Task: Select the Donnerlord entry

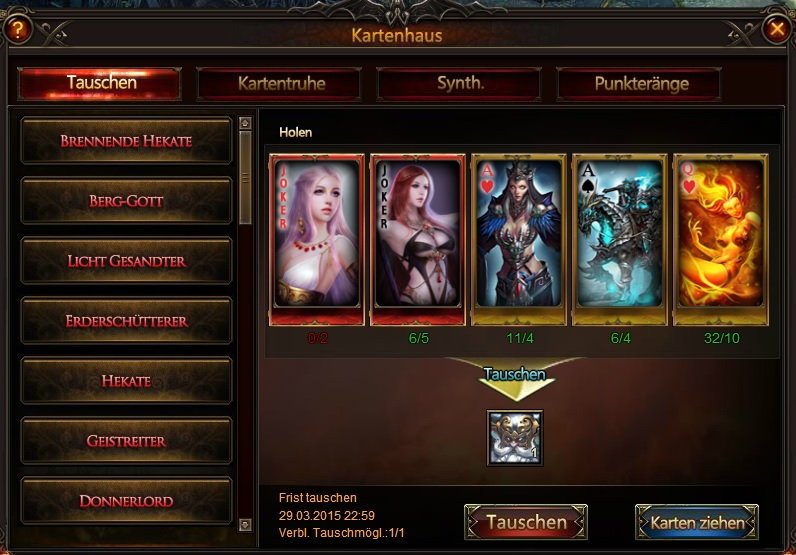Action: click(126, 500)
